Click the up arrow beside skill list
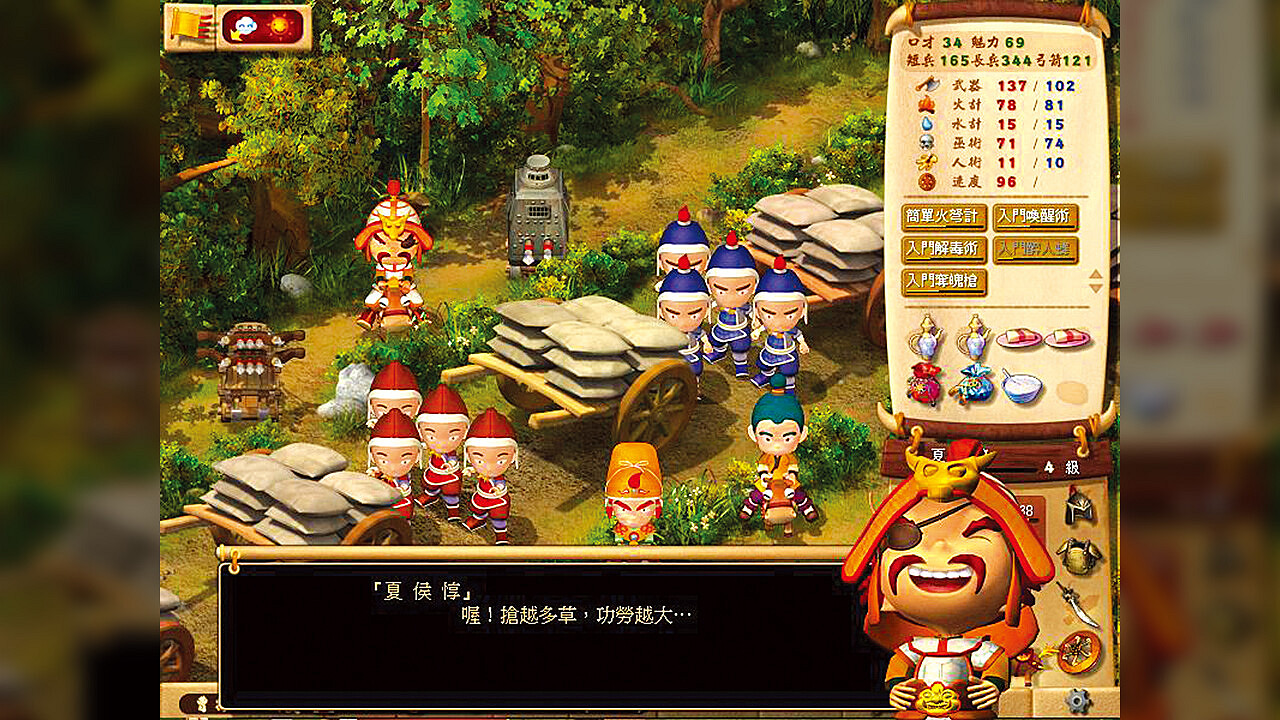 (1095, 273)
